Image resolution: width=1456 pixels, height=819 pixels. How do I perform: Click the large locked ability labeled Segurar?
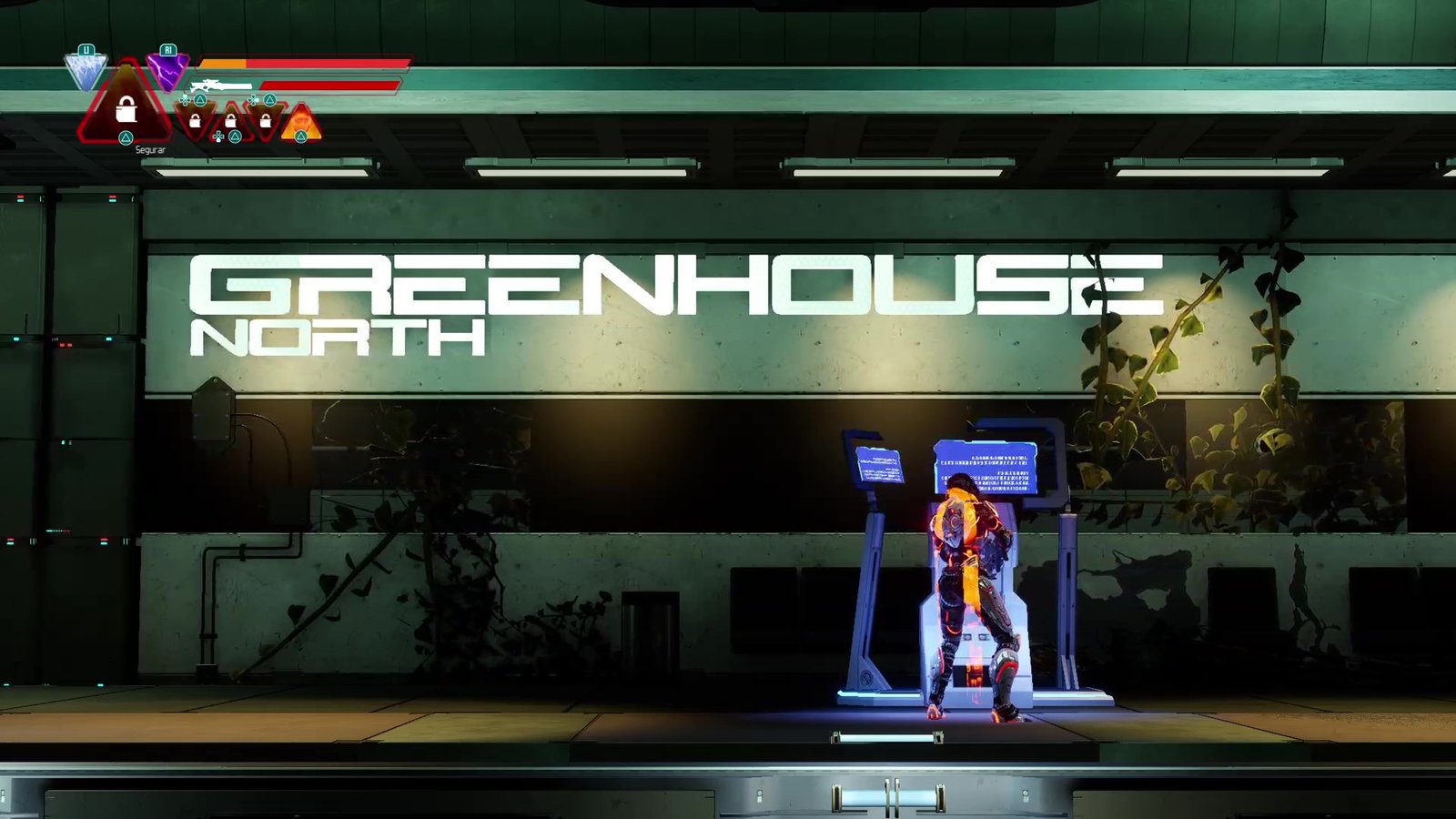click(x=126, y=109)
